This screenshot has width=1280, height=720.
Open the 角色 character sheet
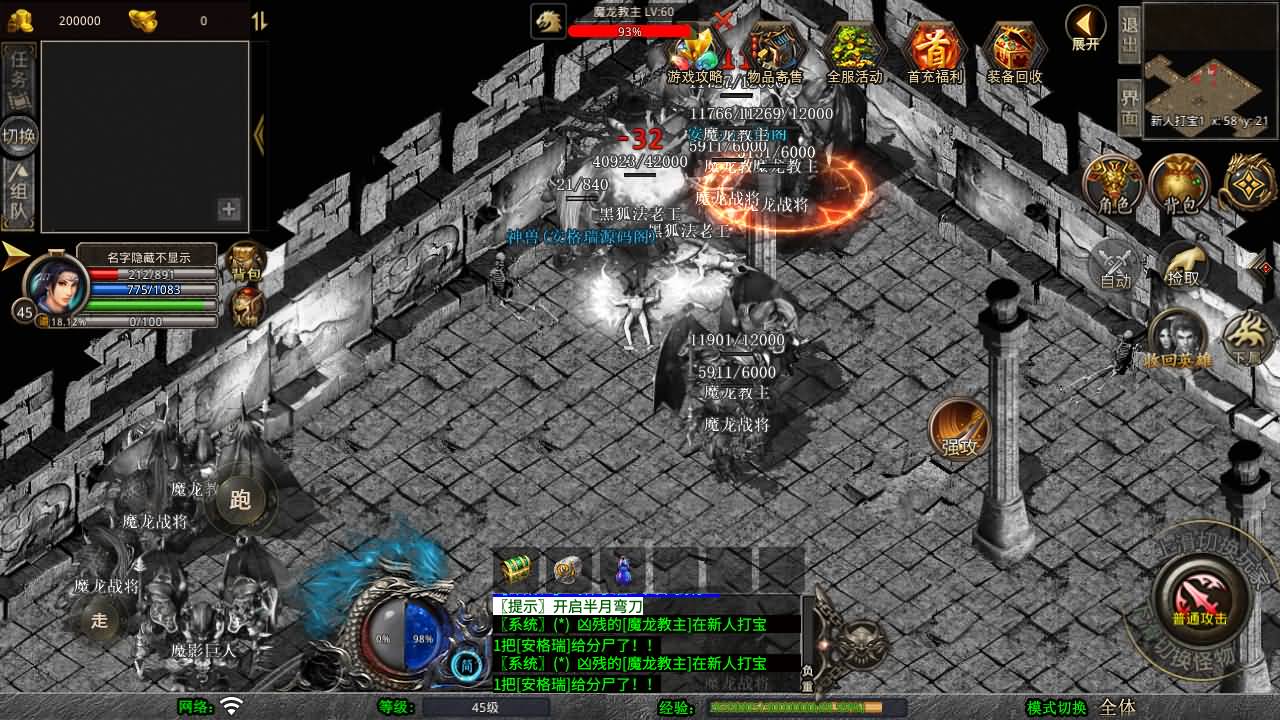click(1113, 185)
